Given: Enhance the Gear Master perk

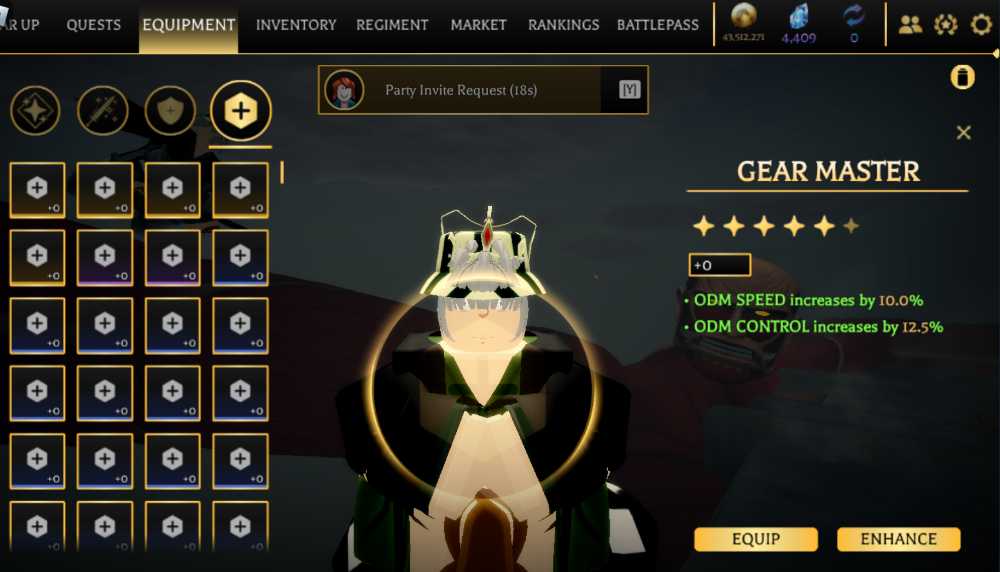Looking at the screenshot, I should click(898, 539).
